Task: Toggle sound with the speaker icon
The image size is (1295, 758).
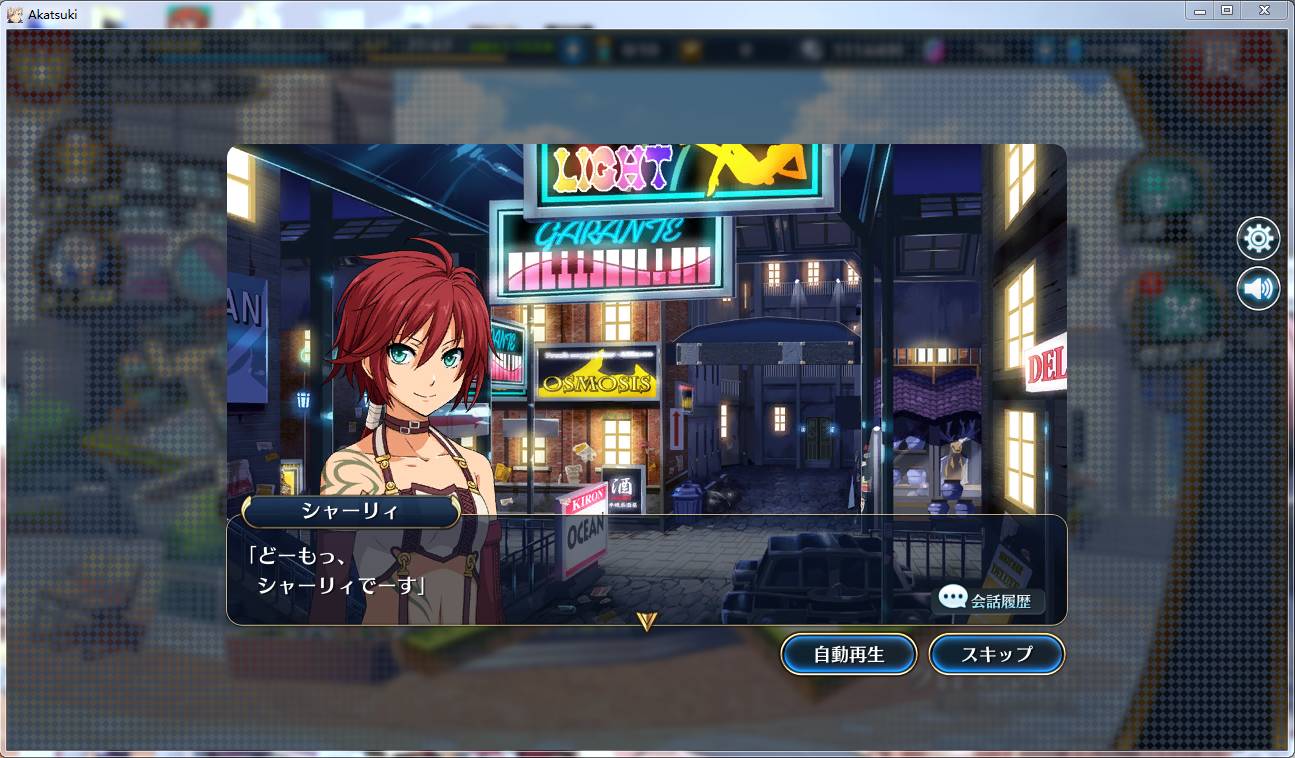Action: (x=1258, y=289)
